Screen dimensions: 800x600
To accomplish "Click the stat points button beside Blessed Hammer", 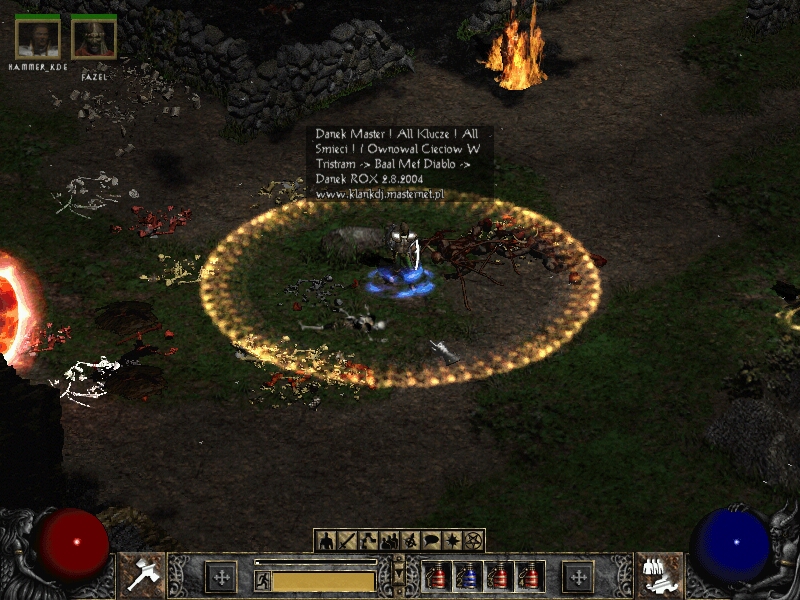I will click(220, 576).
